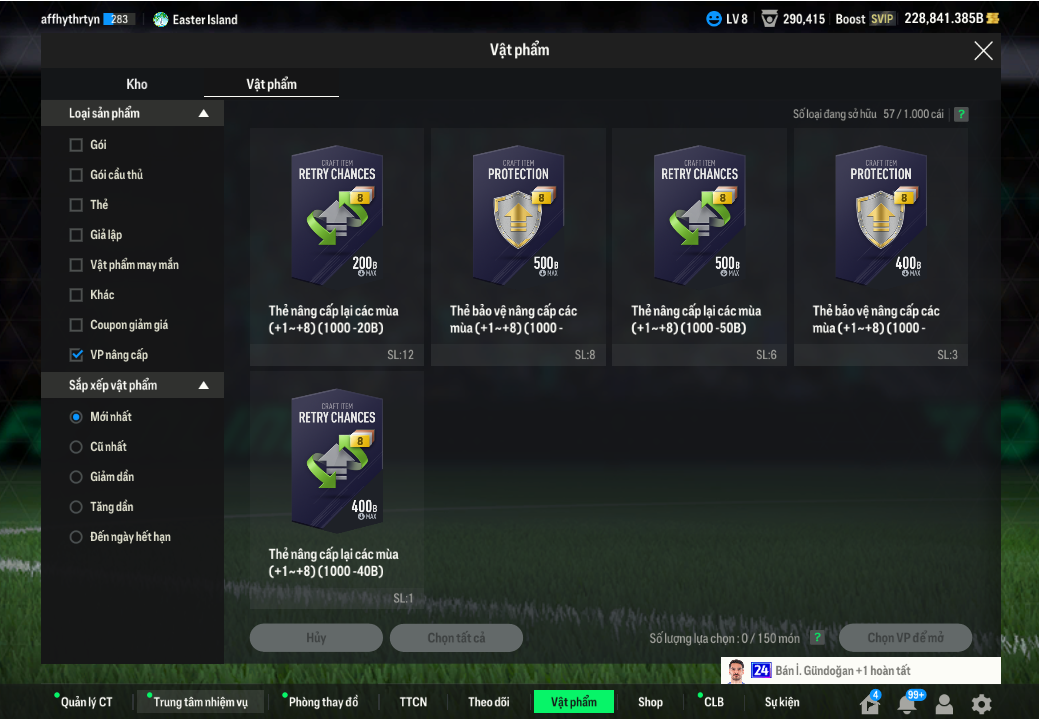Go to Trung tâm nhiệm vụ
This screenshot has width=1039, height=719.
tap(200, 702)
